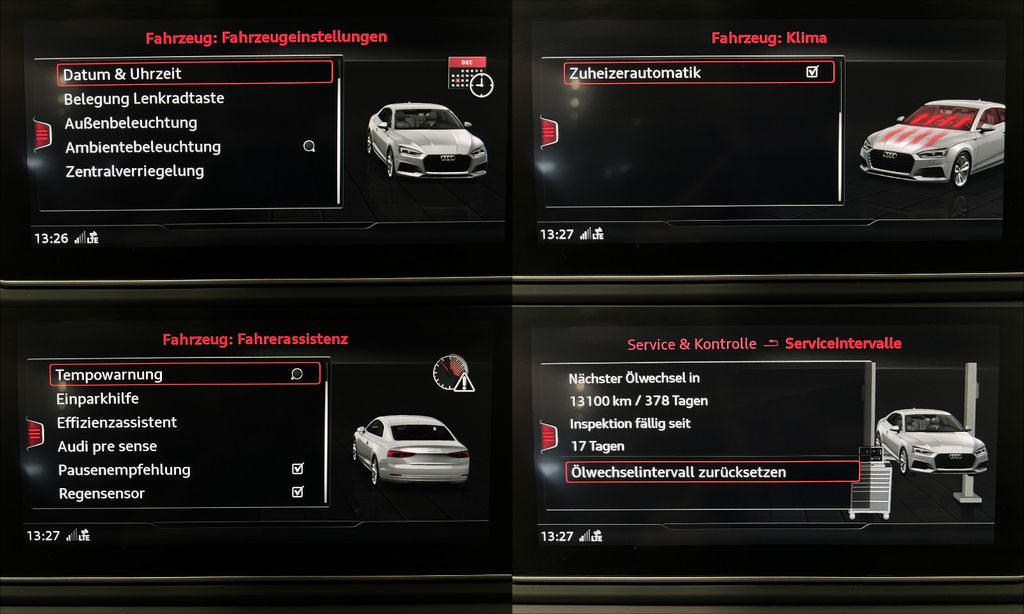1024x614 pixels.
Task: Toggle the Pausenempfehlung checkbox
Action: click(x=297, y=469)
